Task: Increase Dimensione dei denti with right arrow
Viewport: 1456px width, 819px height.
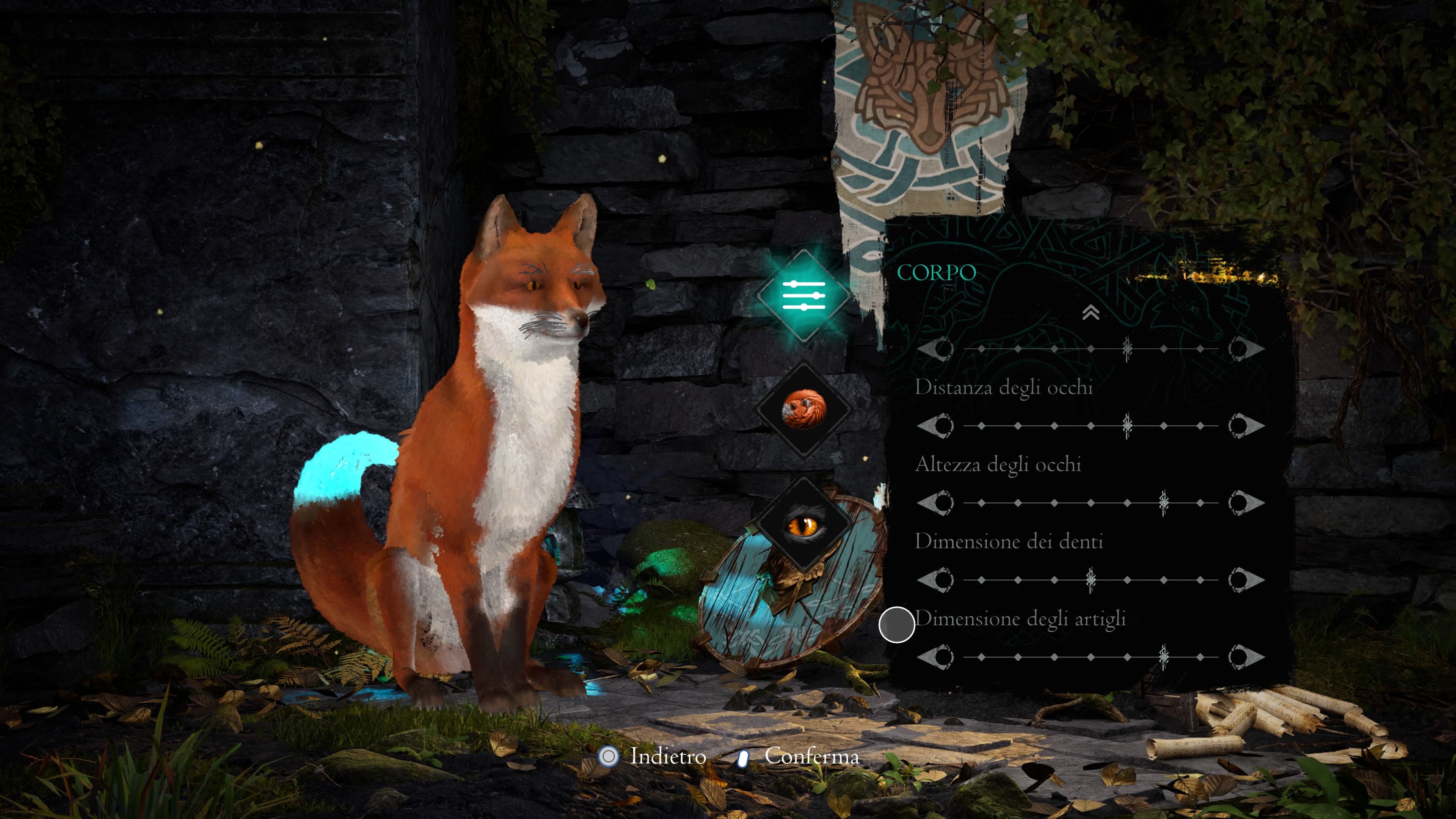Action: [x=1246, y=580]
